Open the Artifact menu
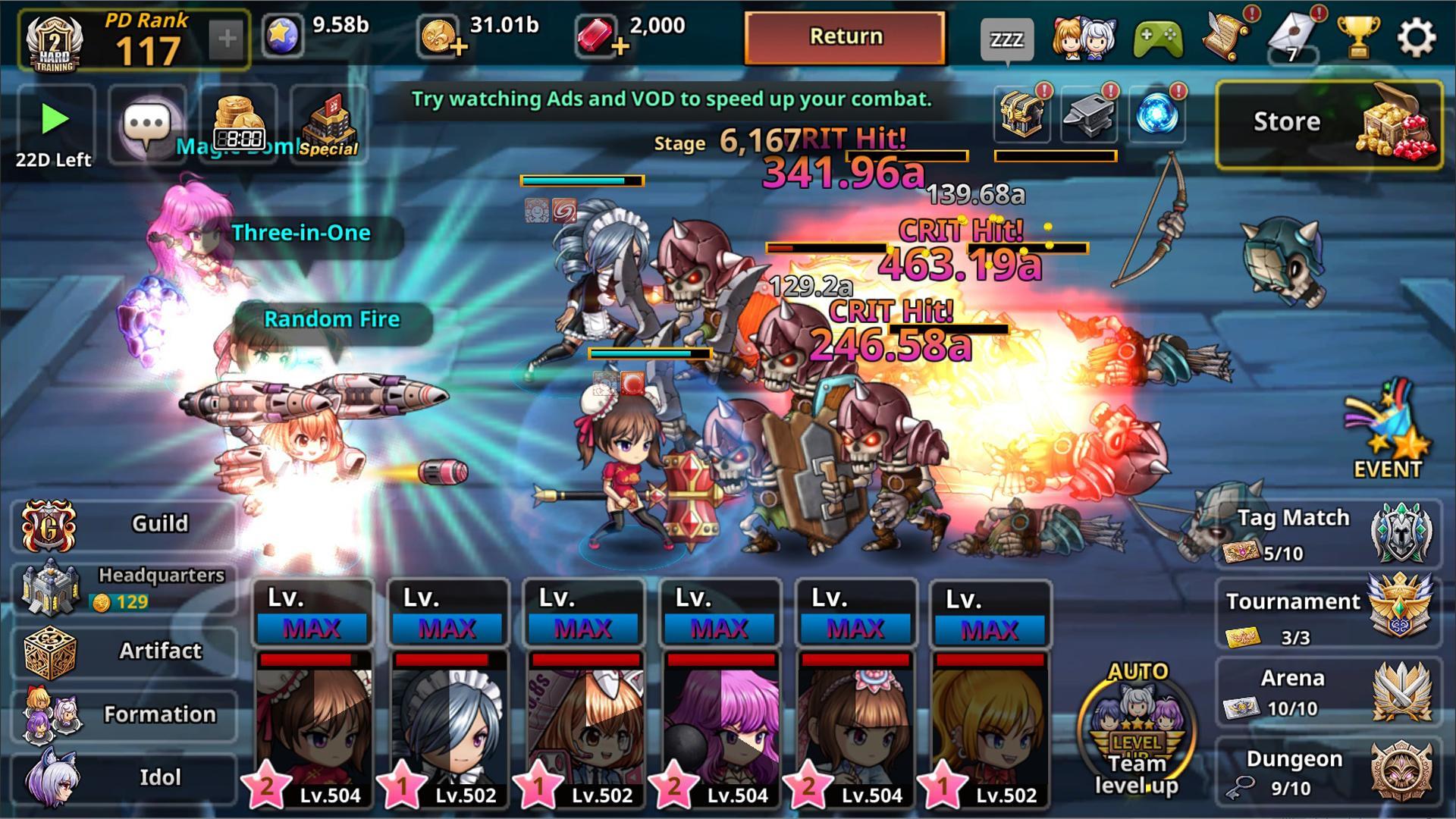This screenshot has width=1456, height=819. pos(125,651)
